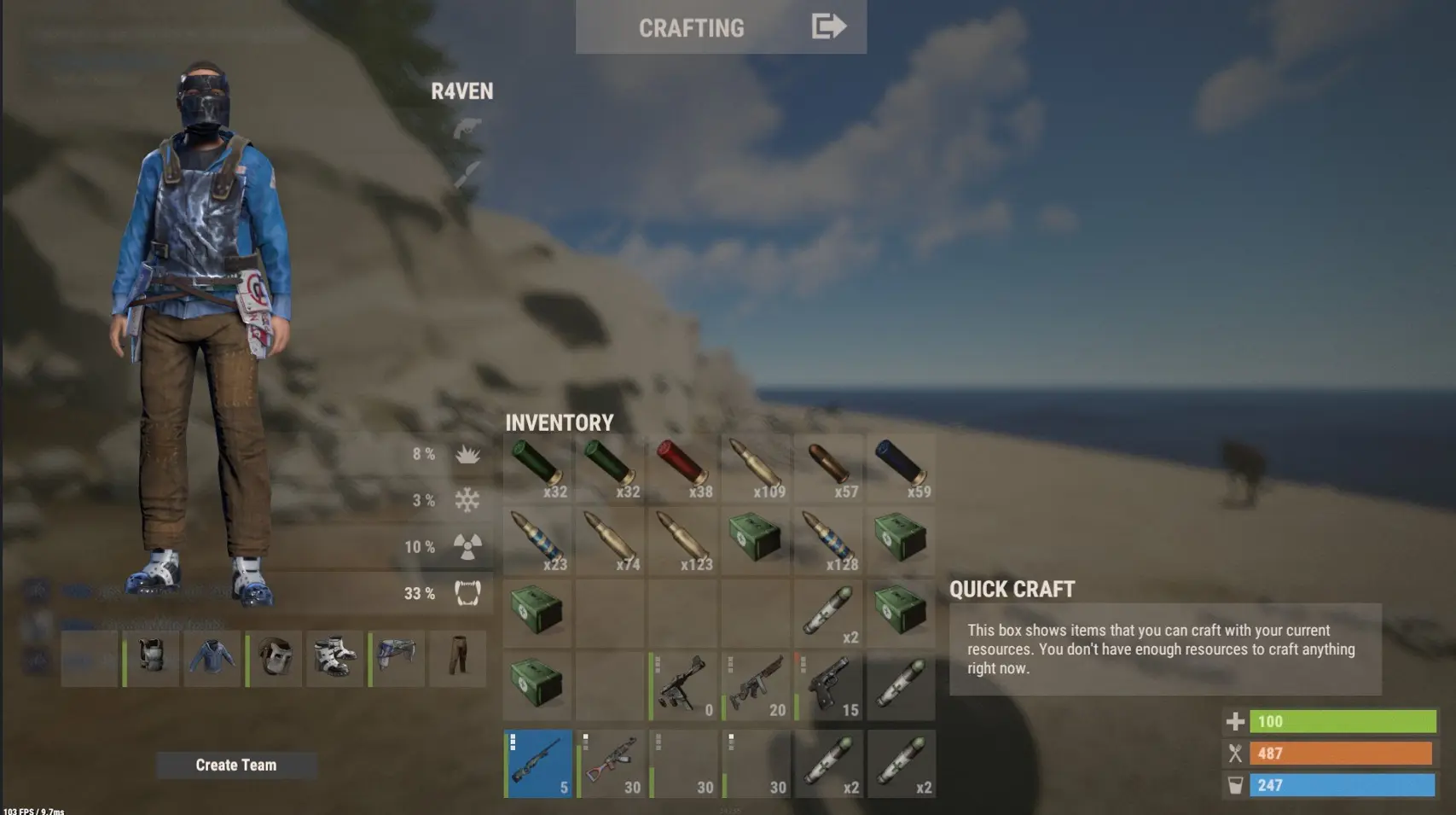Choose the assault rifle hotbar slot
Image resolution: width=1456 pixels, height=815 pixels.
[x=610, y=764]
